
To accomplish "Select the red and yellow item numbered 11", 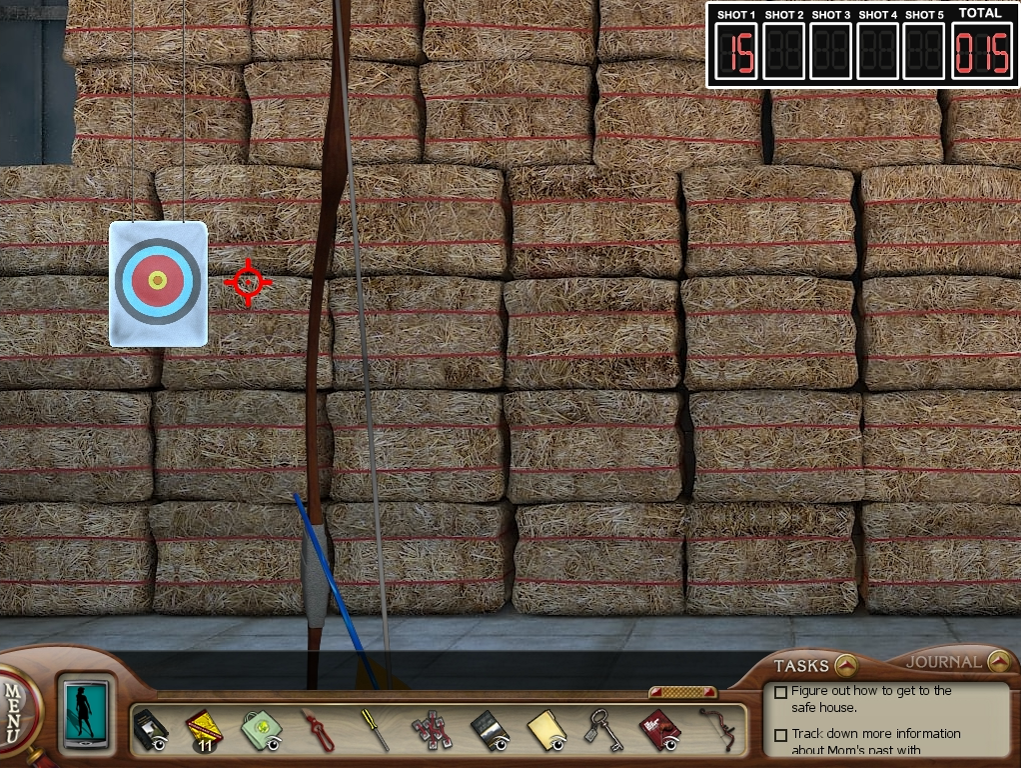I will click(x=203, y=729).
